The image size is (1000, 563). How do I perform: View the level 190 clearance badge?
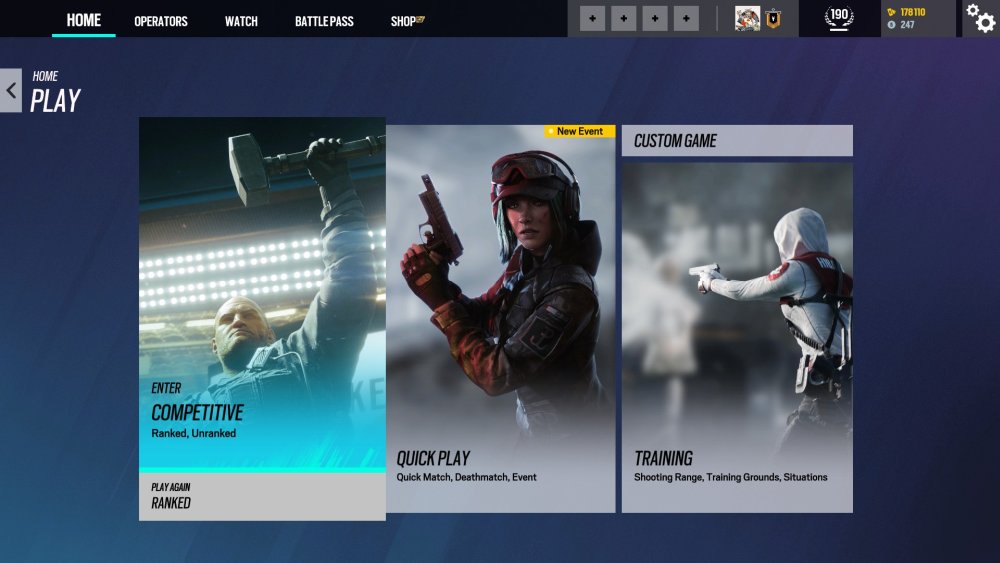tap(839, 18)
